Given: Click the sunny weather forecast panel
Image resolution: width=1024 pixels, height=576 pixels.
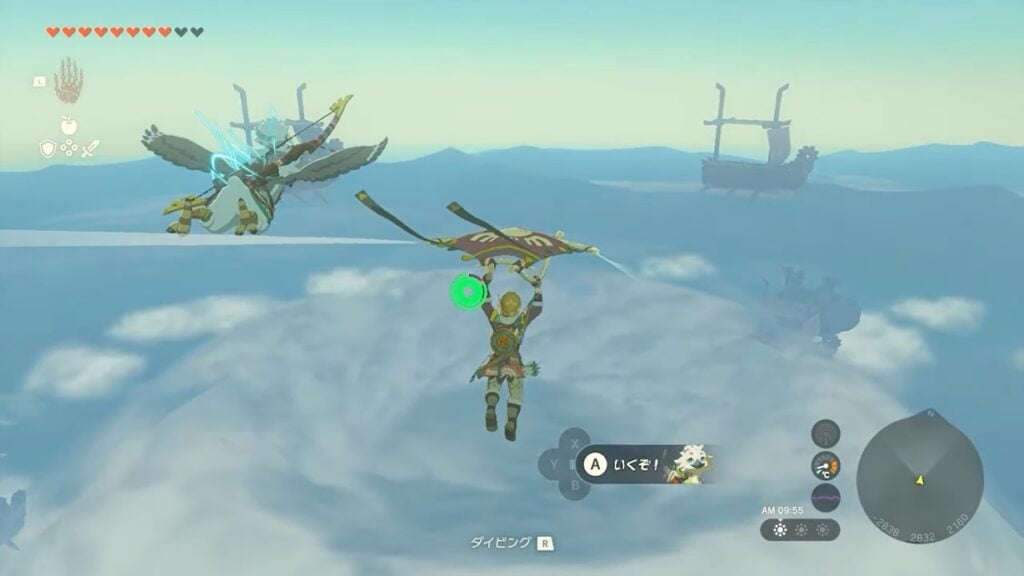Looking at the screenshot, I should (800, 529).
